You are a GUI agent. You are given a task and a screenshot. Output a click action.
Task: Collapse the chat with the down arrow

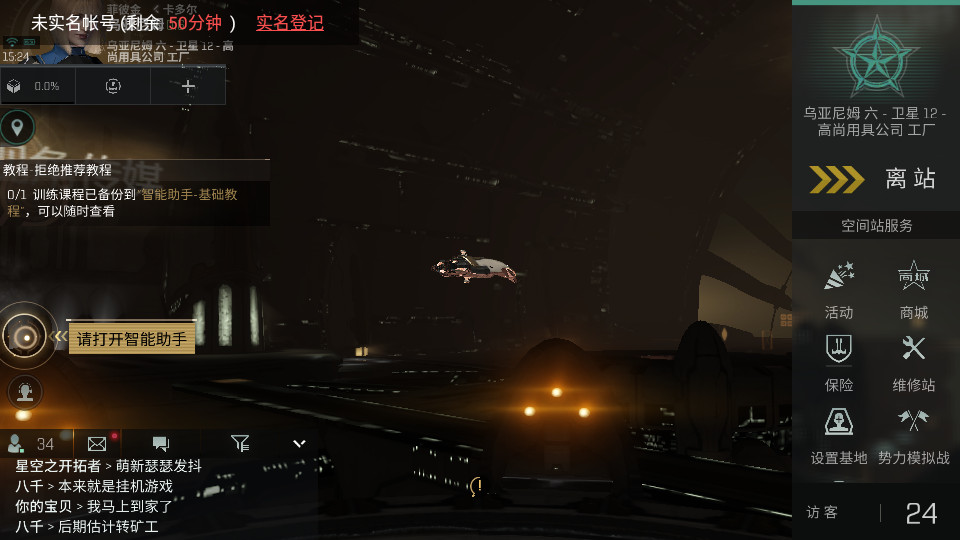[298, 443]
